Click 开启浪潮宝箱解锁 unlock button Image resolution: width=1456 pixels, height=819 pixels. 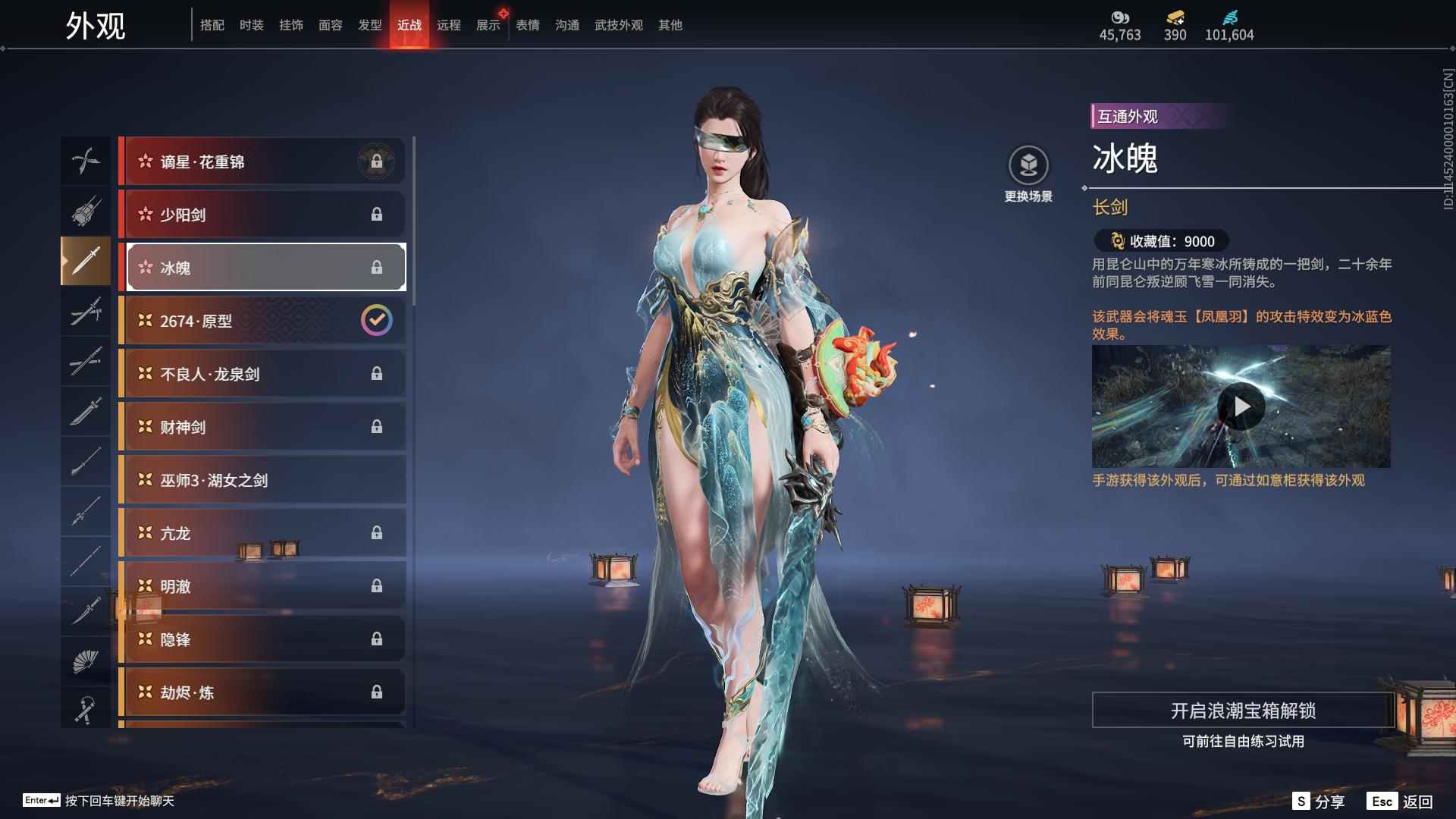pos(1243,711)
